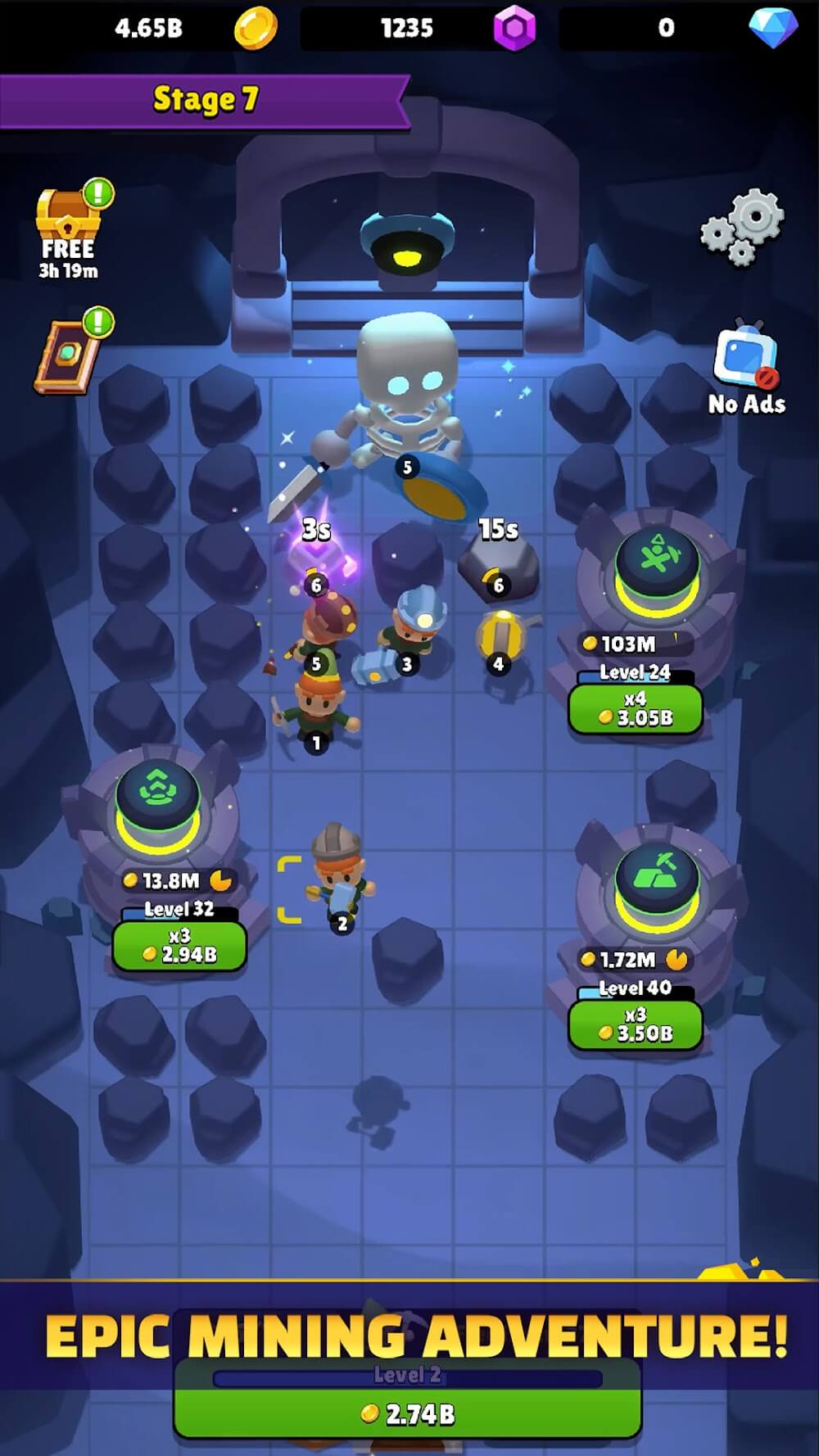Viewport: 819px width, 1456px height.
Task: Buy the x3 upgrade for 3.50B
Action: pos(636,1024)
